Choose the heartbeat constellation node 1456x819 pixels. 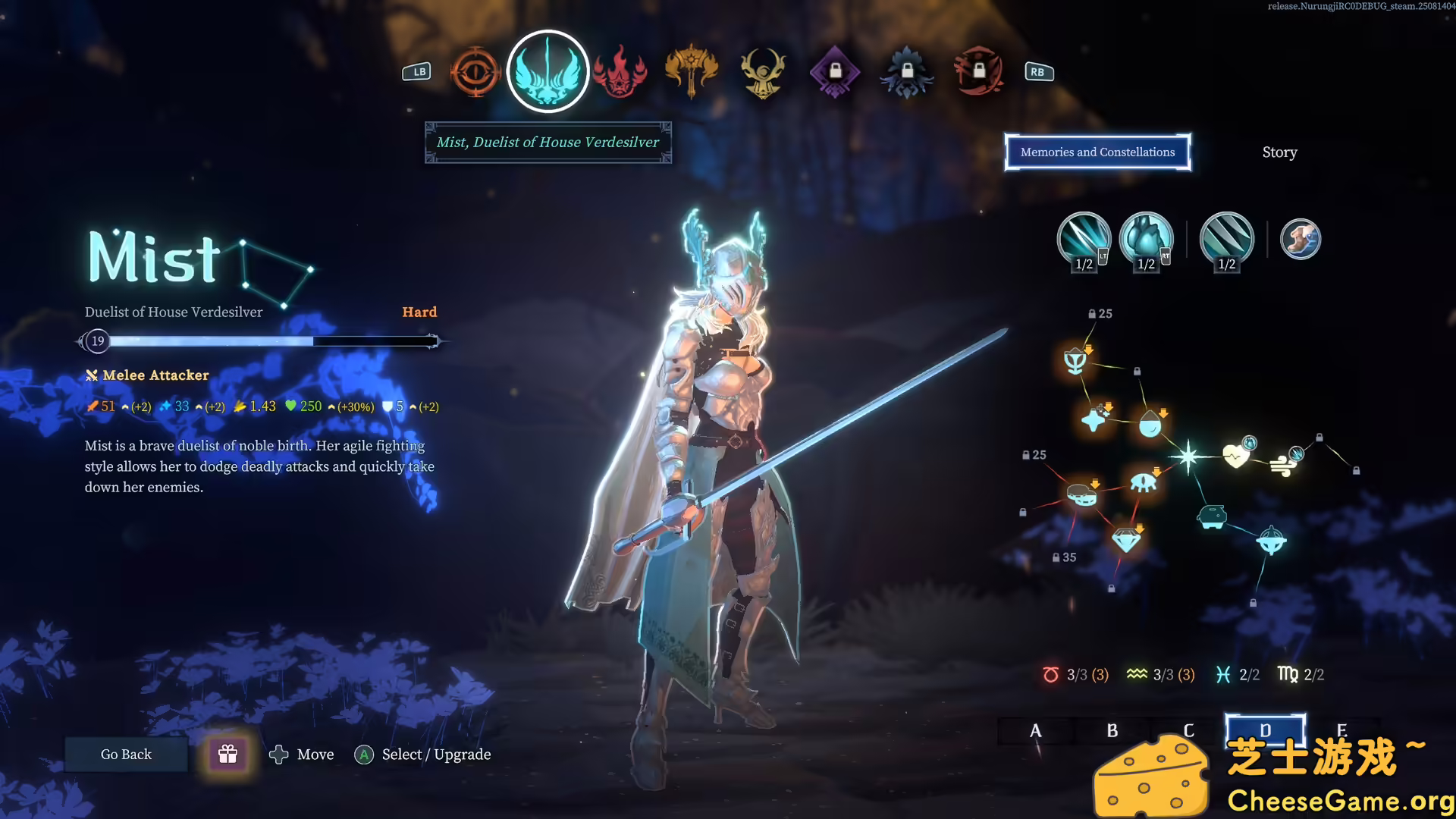pyautogui.click(x=1236, y=455)
